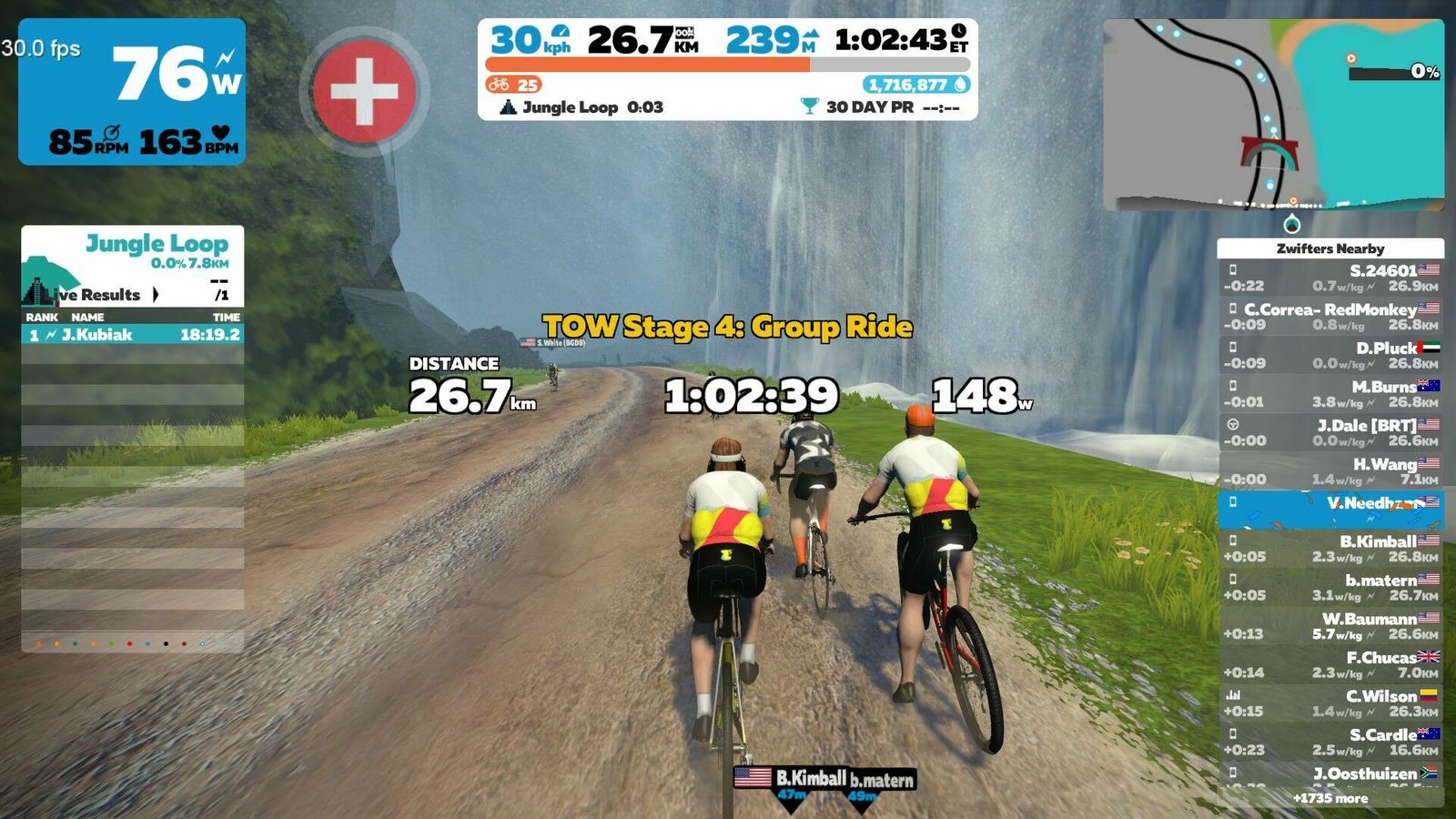Viewport: 1456px width, 819px height.
Task: Pick J.Dale [BRT] from the rider list
Action: click(1330, 432)
